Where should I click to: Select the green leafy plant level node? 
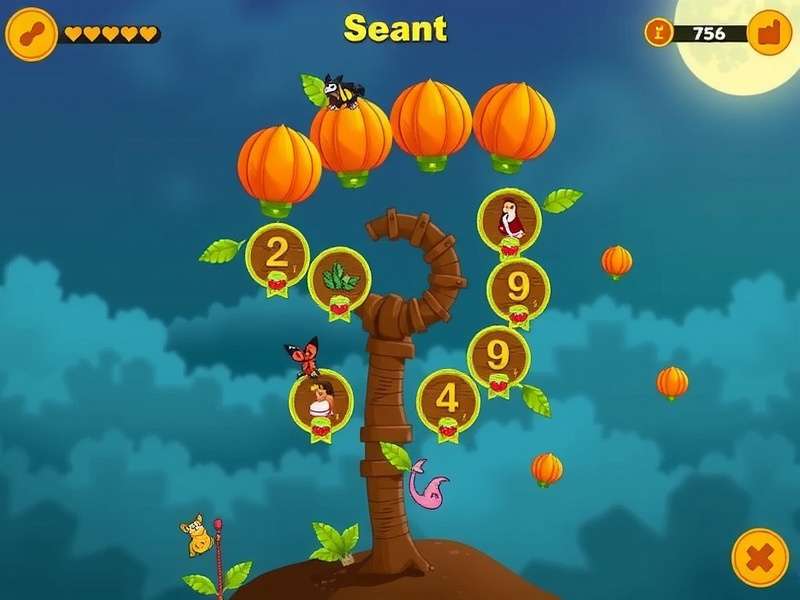pos(340,279)
